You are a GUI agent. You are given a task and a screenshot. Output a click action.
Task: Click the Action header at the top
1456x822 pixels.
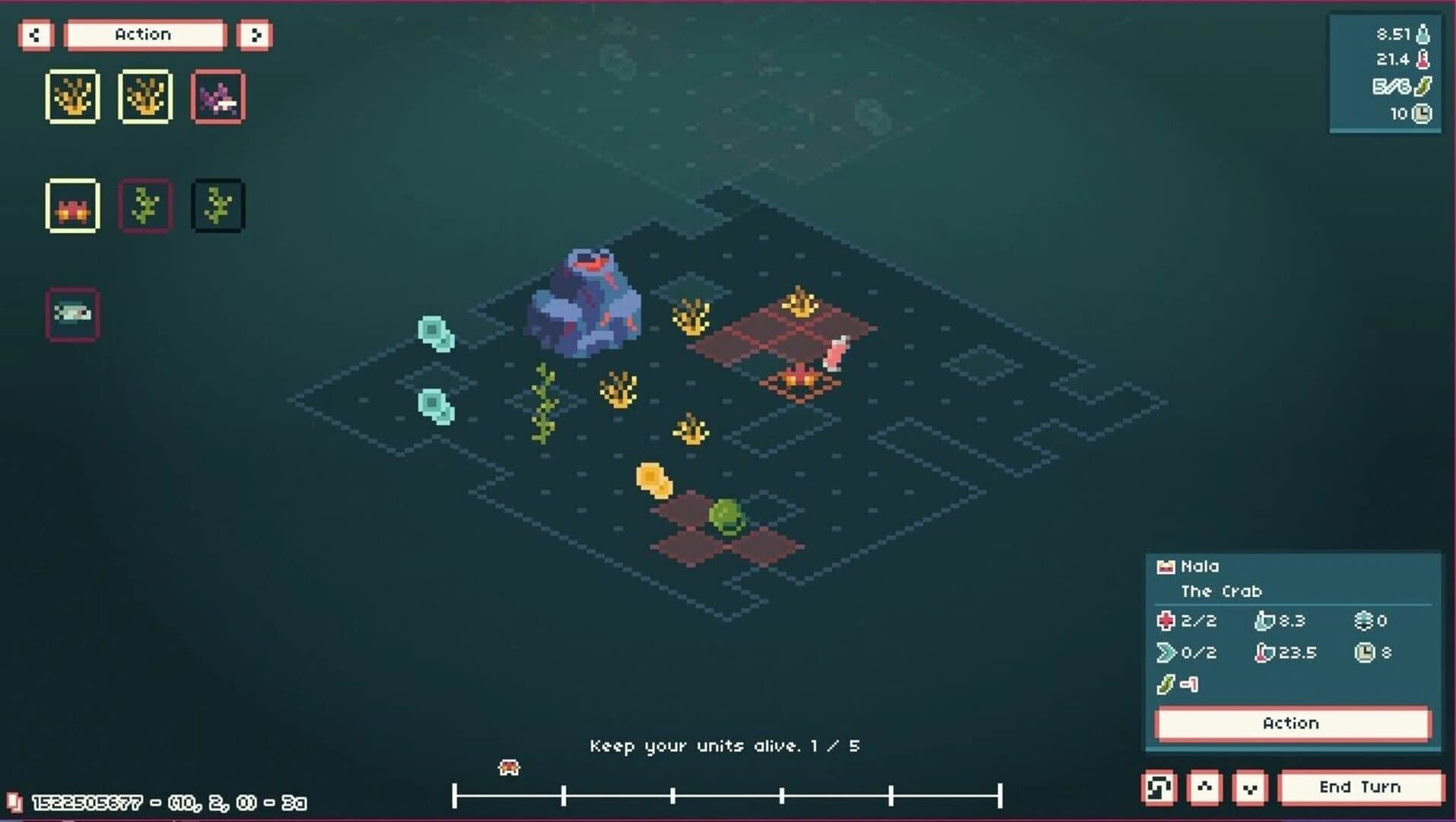click(x=143, y=34)
